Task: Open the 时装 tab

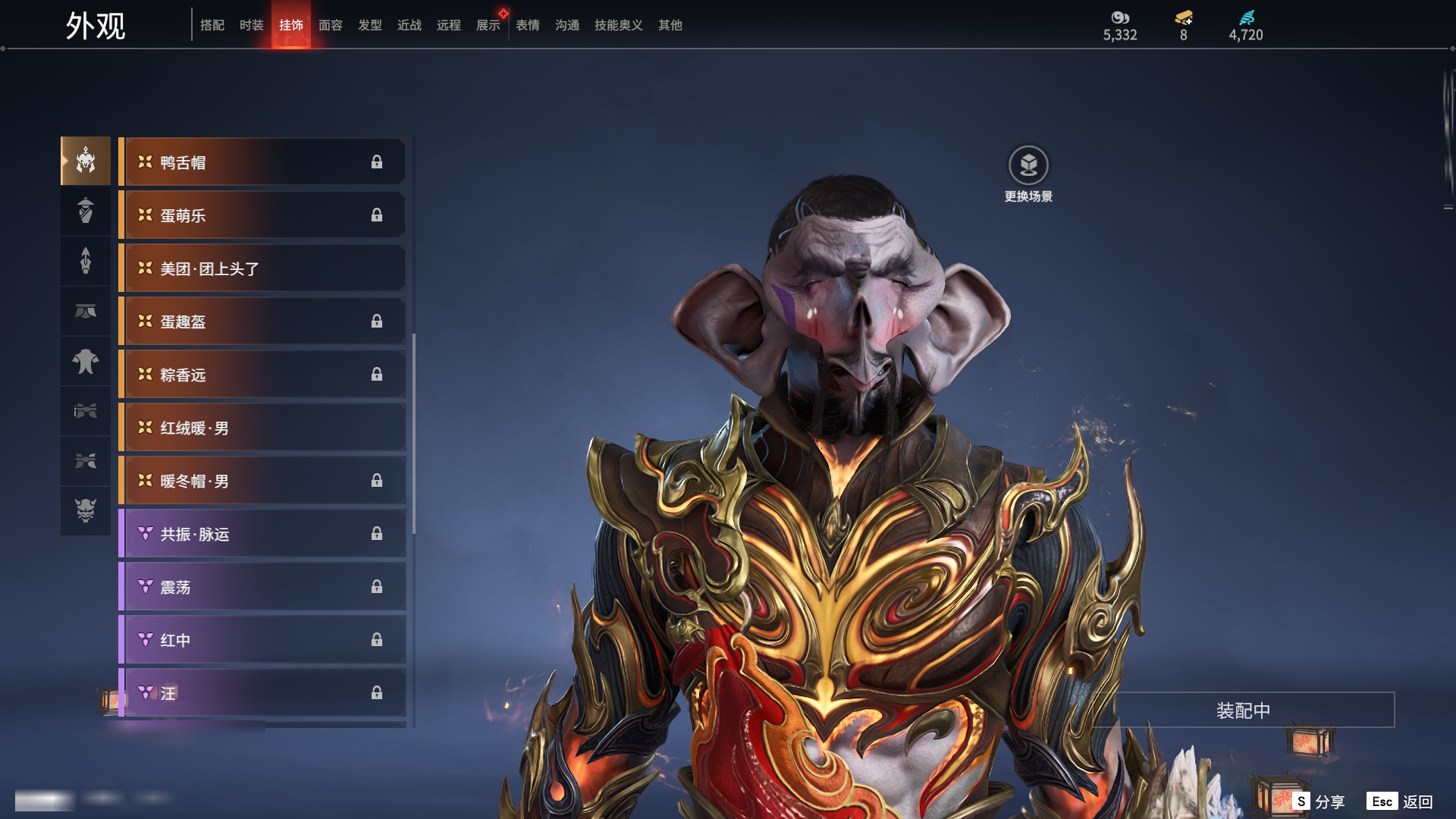Action: coord(252,25)
